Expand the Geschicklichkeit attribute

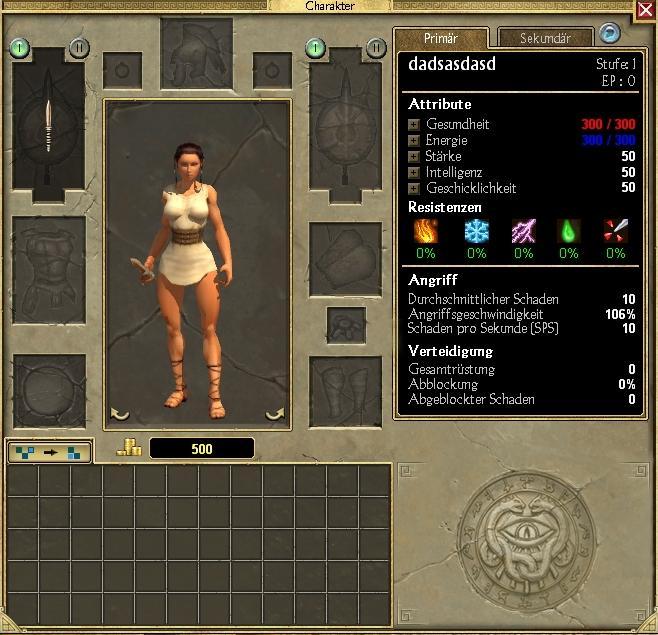click(x=414, y=187)
